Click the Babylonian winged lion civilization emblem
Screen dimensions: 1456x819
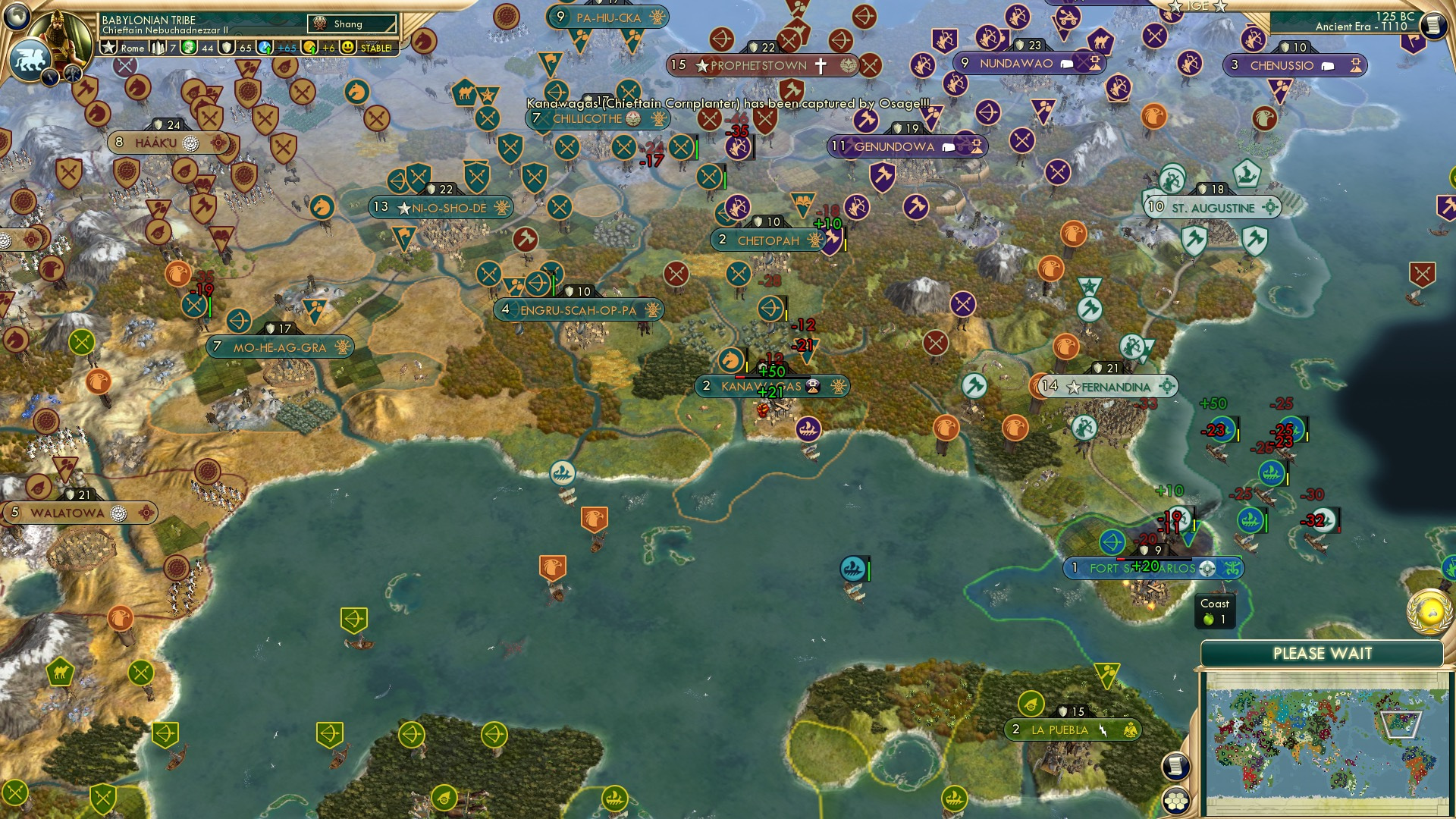coord(29,58)
